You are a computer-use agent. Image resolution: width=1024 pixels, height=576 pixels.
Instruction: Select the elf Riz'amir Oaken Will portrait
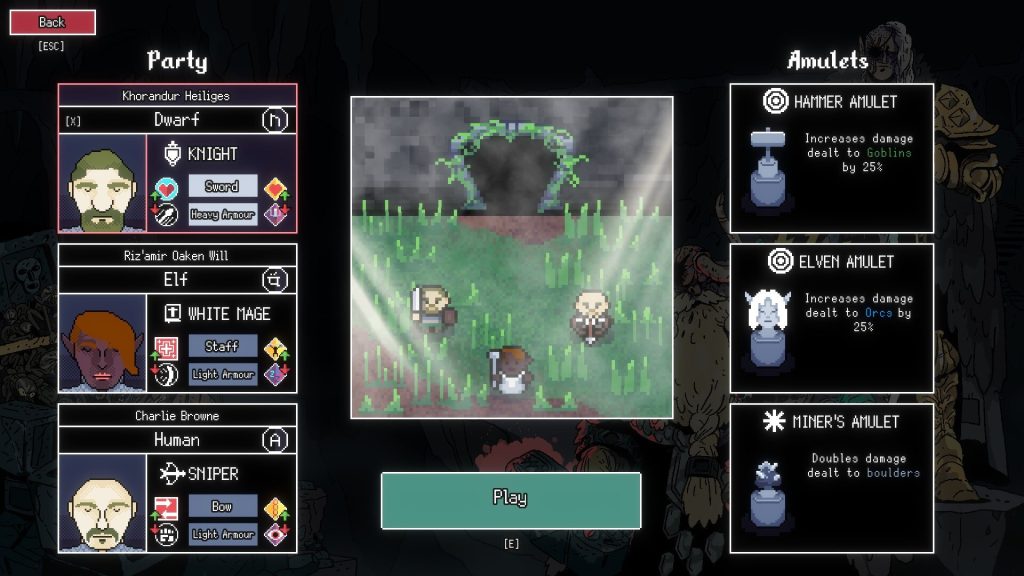coord(102,343)
